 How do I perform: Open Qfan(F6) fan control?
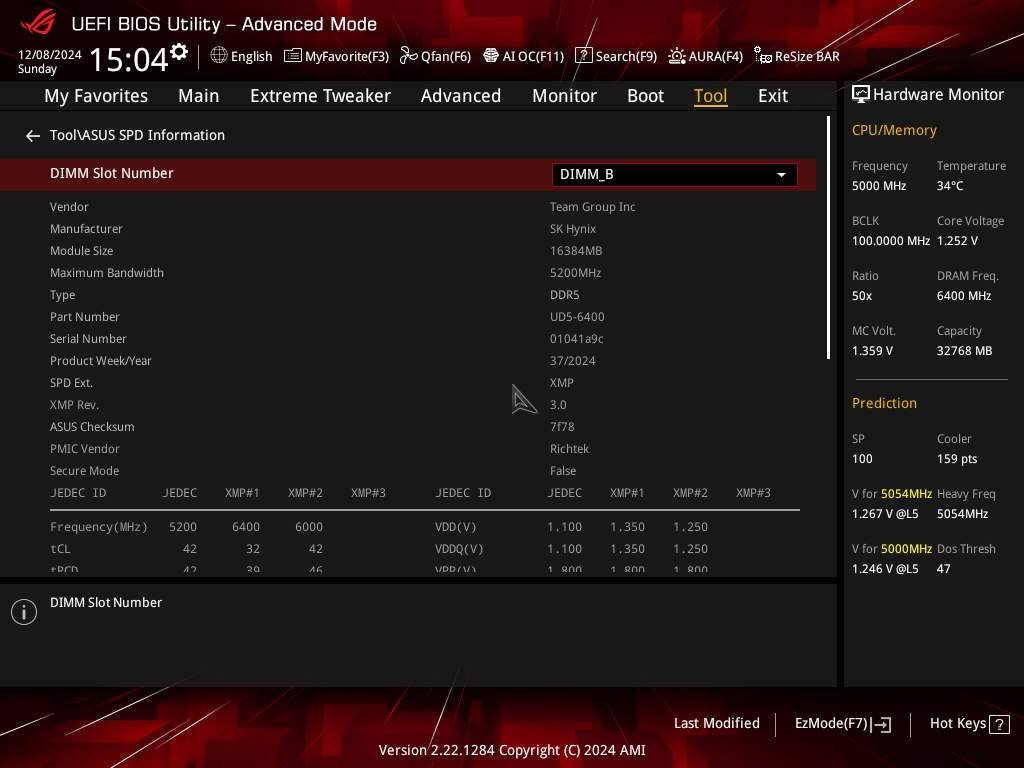pos(435,56)
